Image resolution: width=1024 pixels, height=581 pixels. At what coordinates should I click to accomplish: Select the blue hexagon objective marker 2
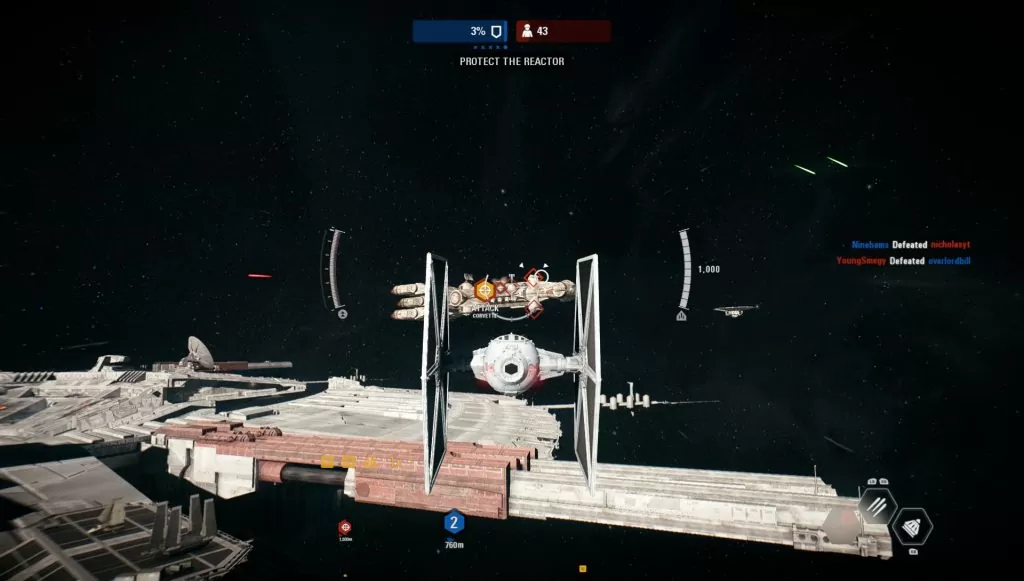pos(454,522)
